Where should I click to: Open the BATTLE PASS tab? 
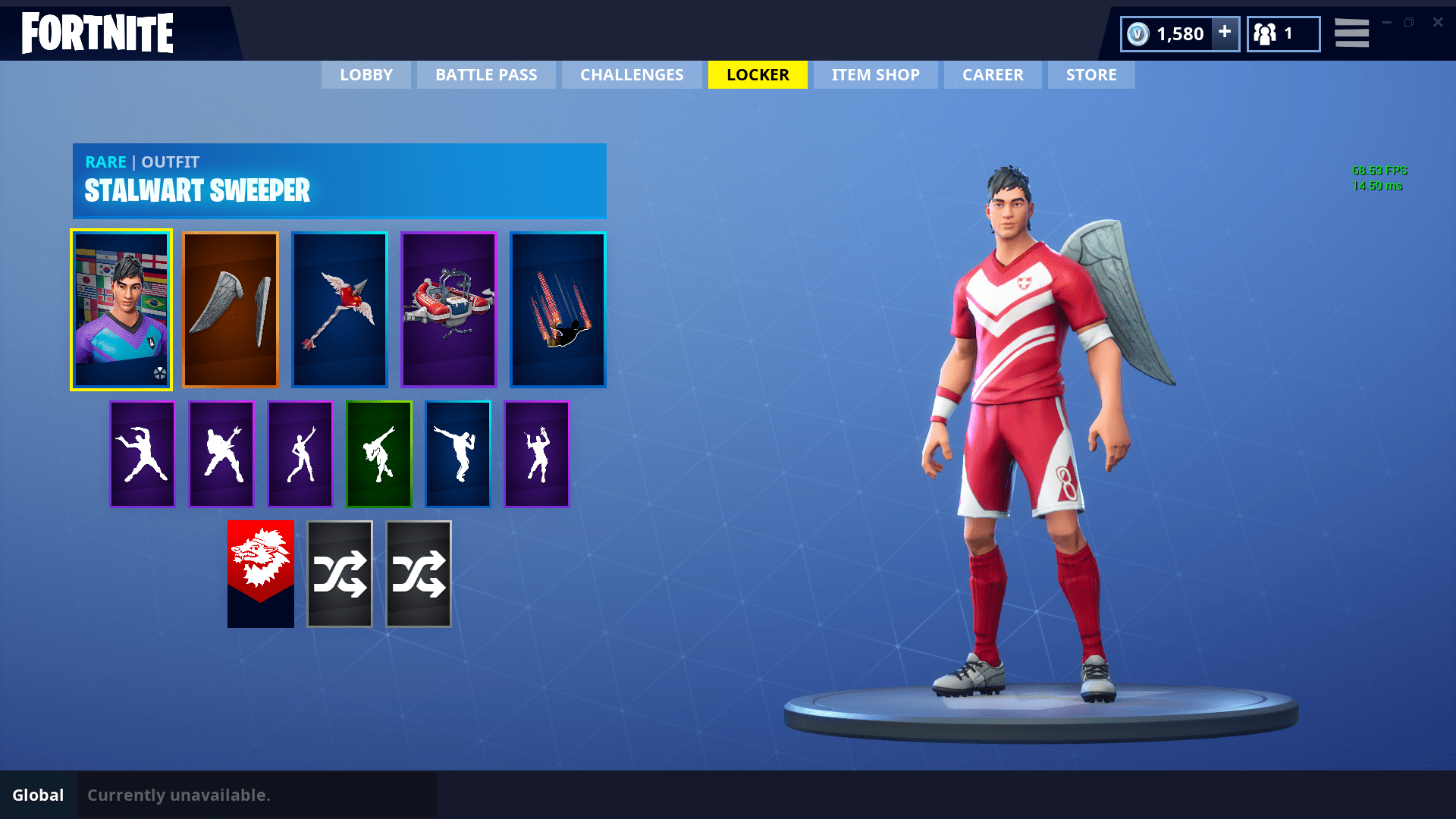pyautogui.click(x=486, y=74)
